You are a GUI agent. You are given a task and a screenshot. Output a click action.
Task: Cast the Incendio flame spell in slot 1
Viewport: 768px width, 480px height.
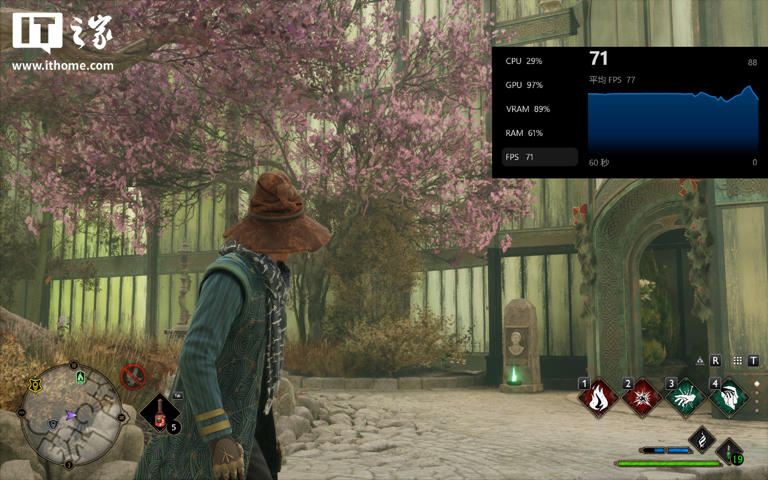click(599, 398)
